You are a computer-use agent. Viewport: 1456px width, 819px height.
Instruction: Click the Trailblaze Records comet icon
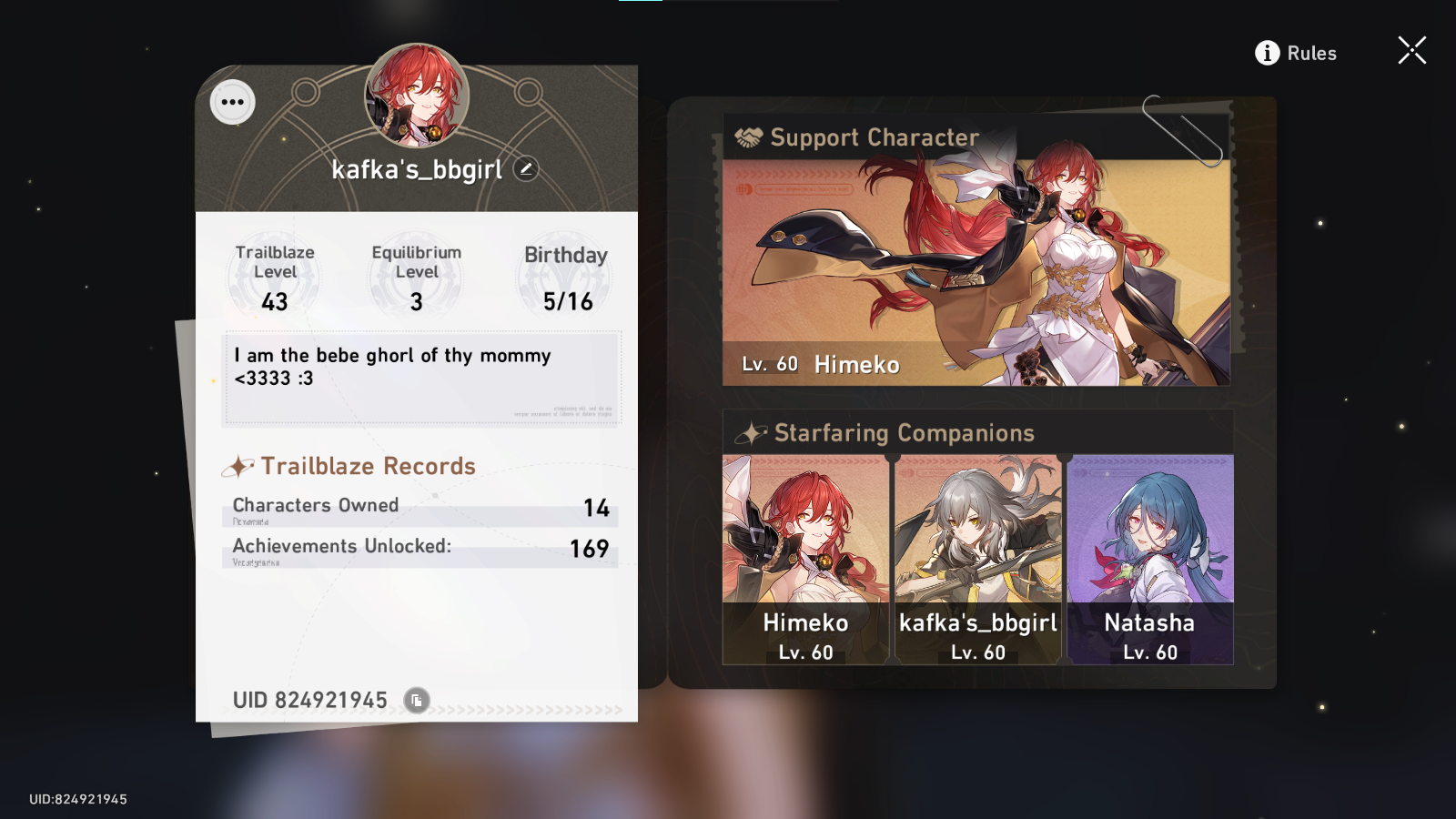coord(237,466)
